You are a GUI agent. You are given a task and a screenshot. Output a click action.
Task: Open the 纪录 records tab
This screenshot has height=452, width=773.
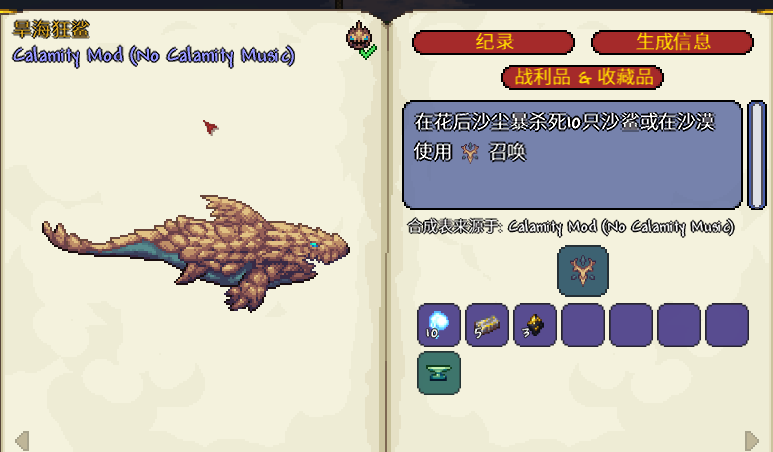(x=493, y=42)
